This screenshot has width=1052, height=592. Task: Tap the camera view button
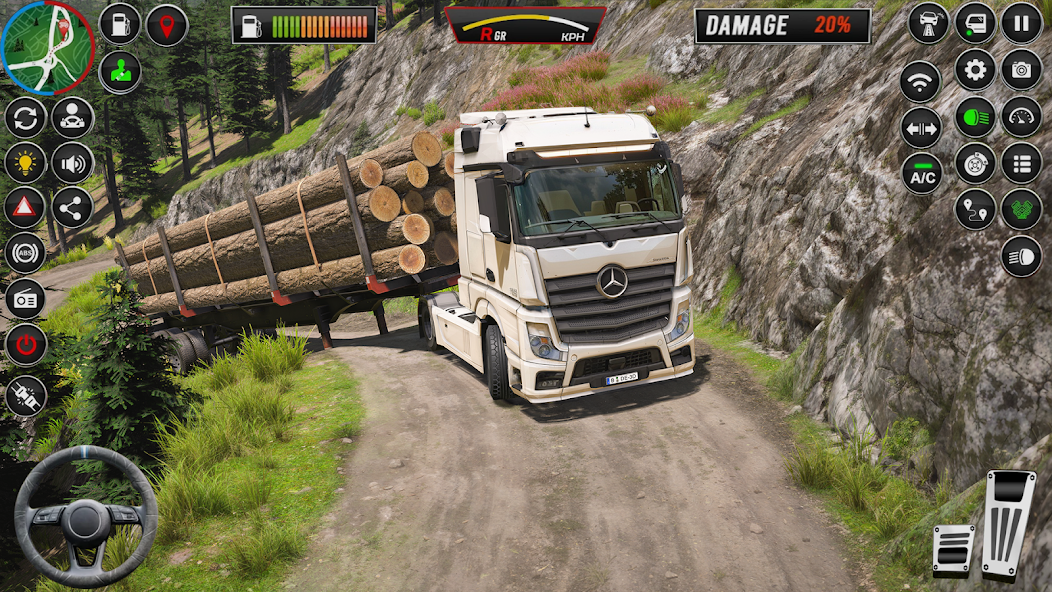1021,70
